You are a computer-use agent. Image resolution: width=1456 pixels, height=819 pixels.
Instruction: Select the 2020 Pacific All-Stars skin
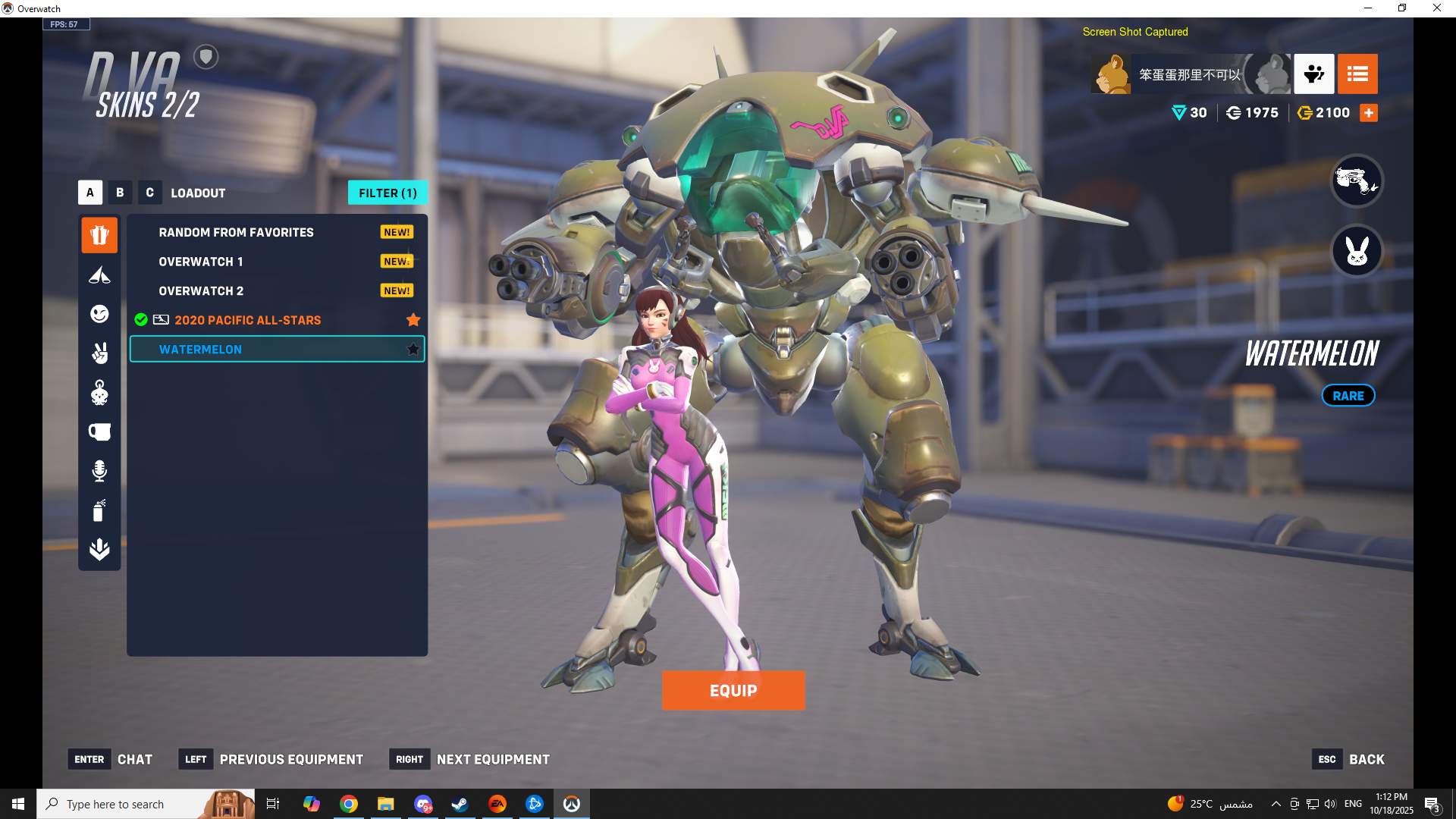click(x=247, y=320)
